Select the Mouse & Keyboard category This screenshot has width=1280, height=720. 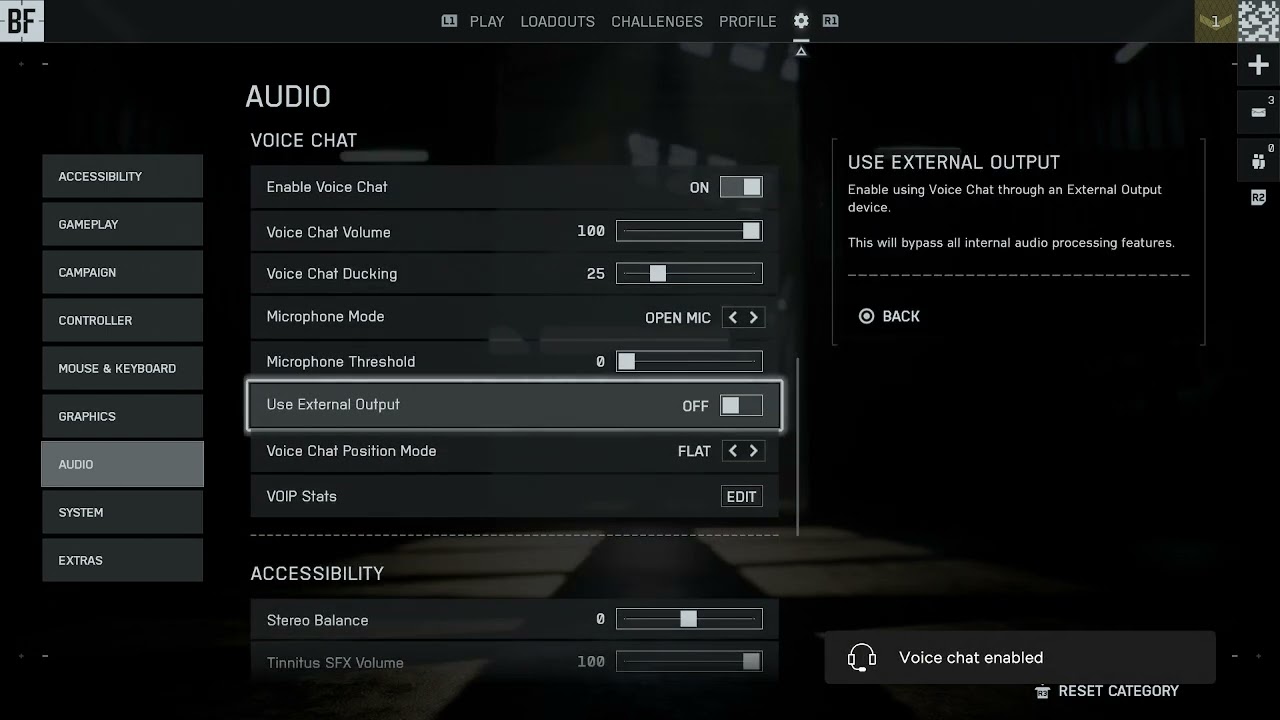pos(122,368)
